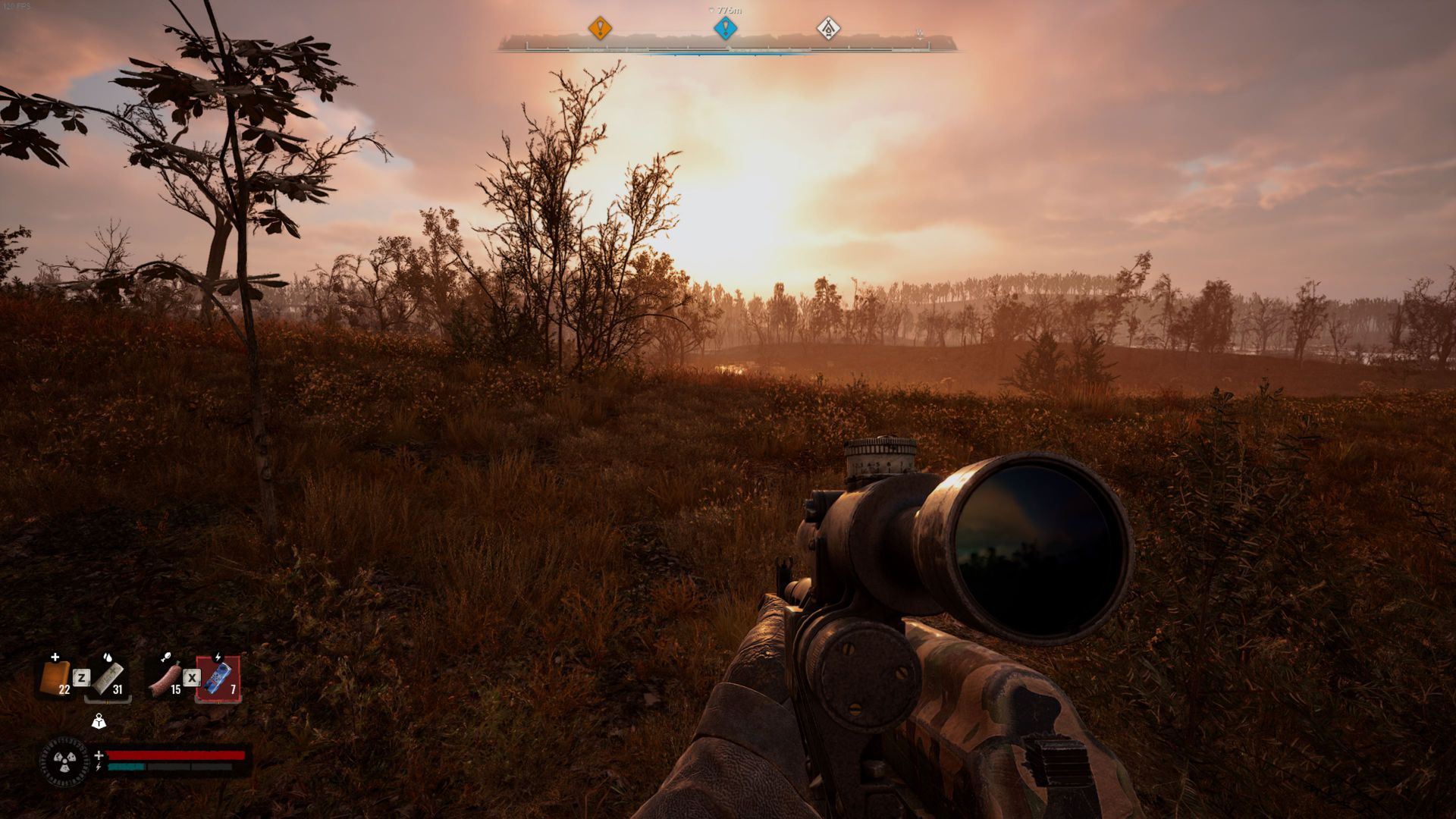
Task: Click the radiation trefoil indicator
Action: pyautogui.click(x=64, y=761)
